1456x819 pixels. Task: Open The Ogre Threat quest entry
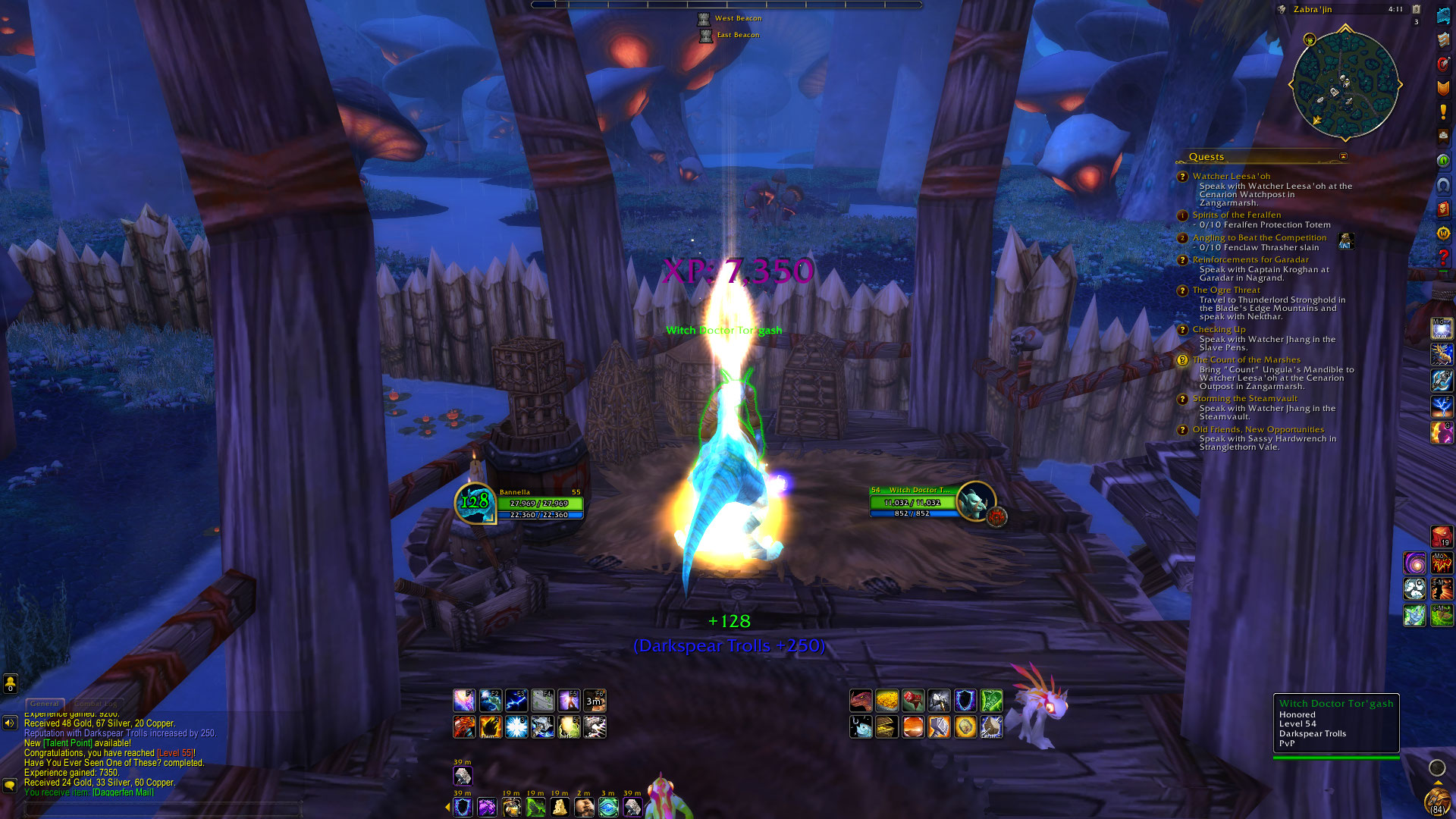[x=1225, y=290]
